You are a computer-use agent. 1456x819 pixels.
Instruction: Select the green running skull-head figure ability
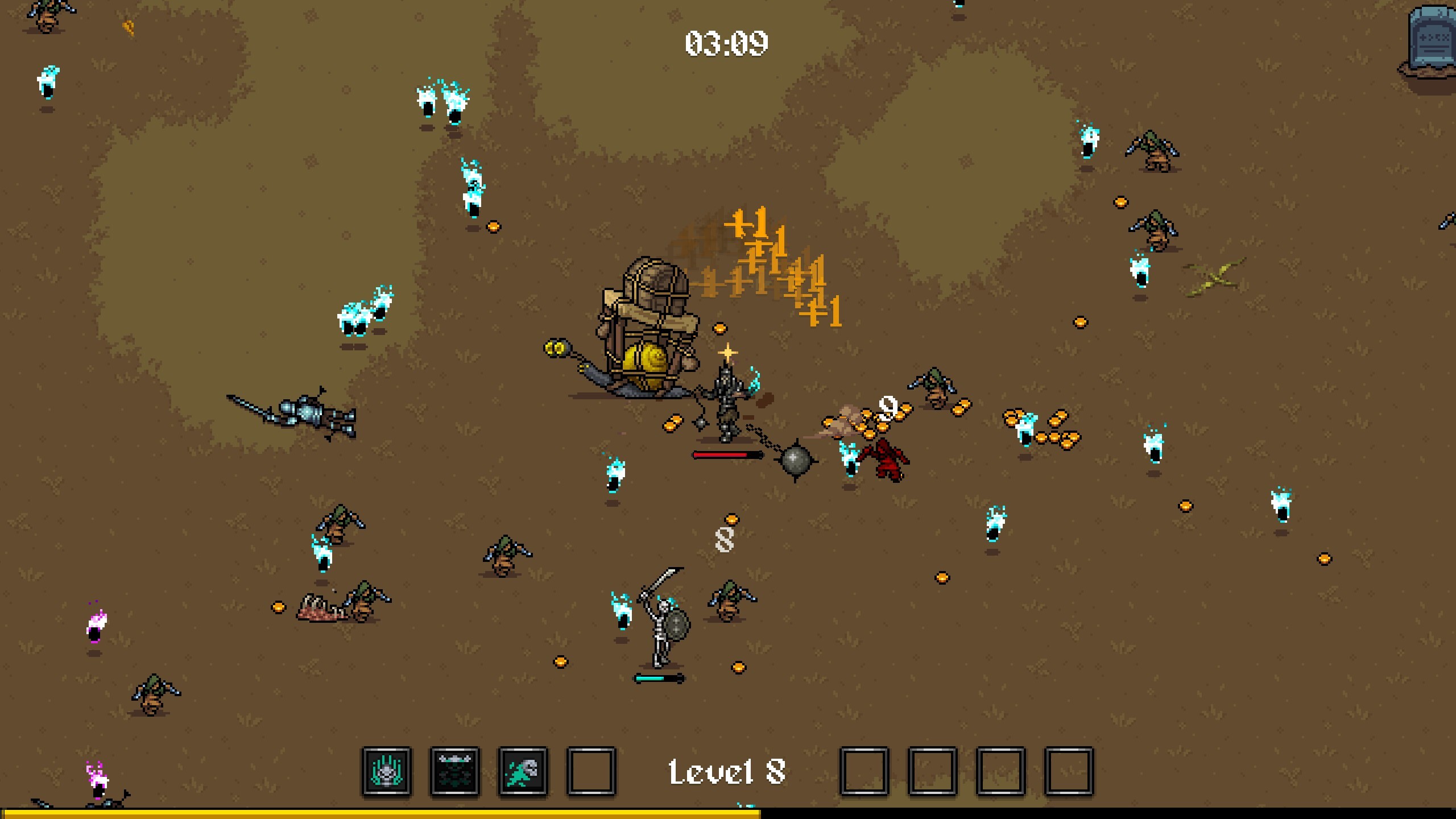[x=523, y=772]
